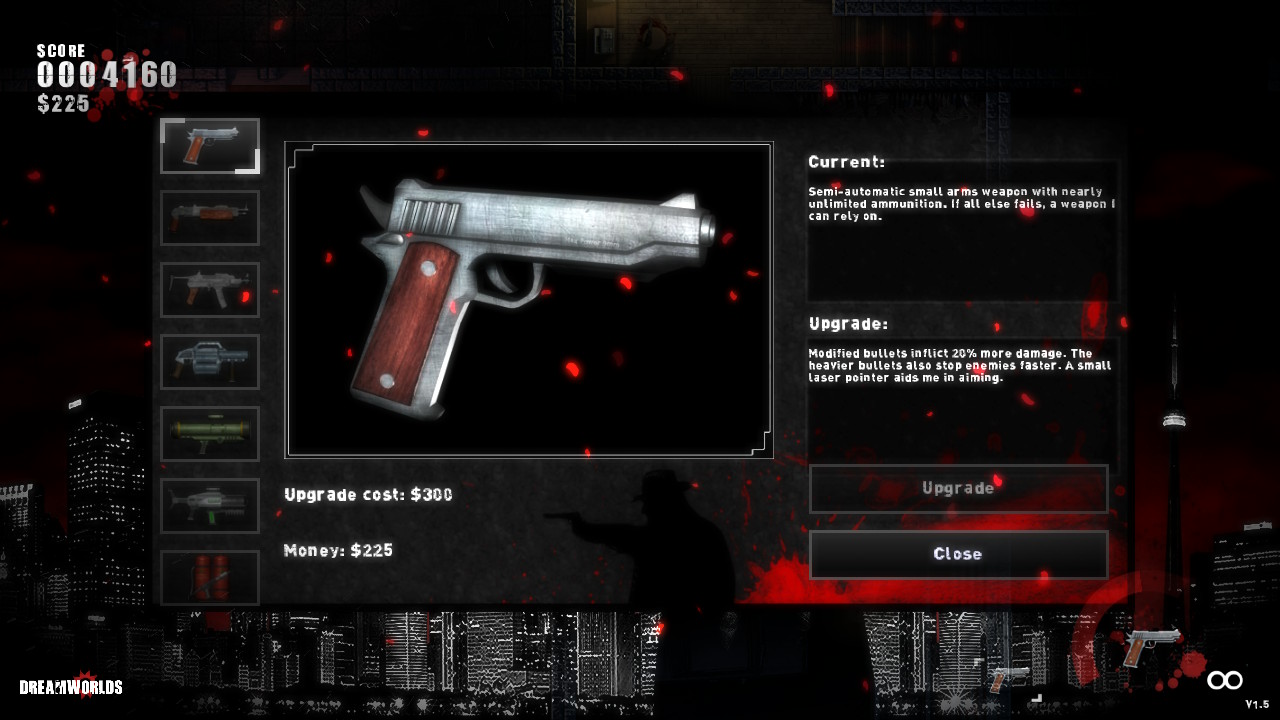Screen dimensions: 1280x720
Task: Select the red canisters weapon slot
Action: click(x=210, y=578)
